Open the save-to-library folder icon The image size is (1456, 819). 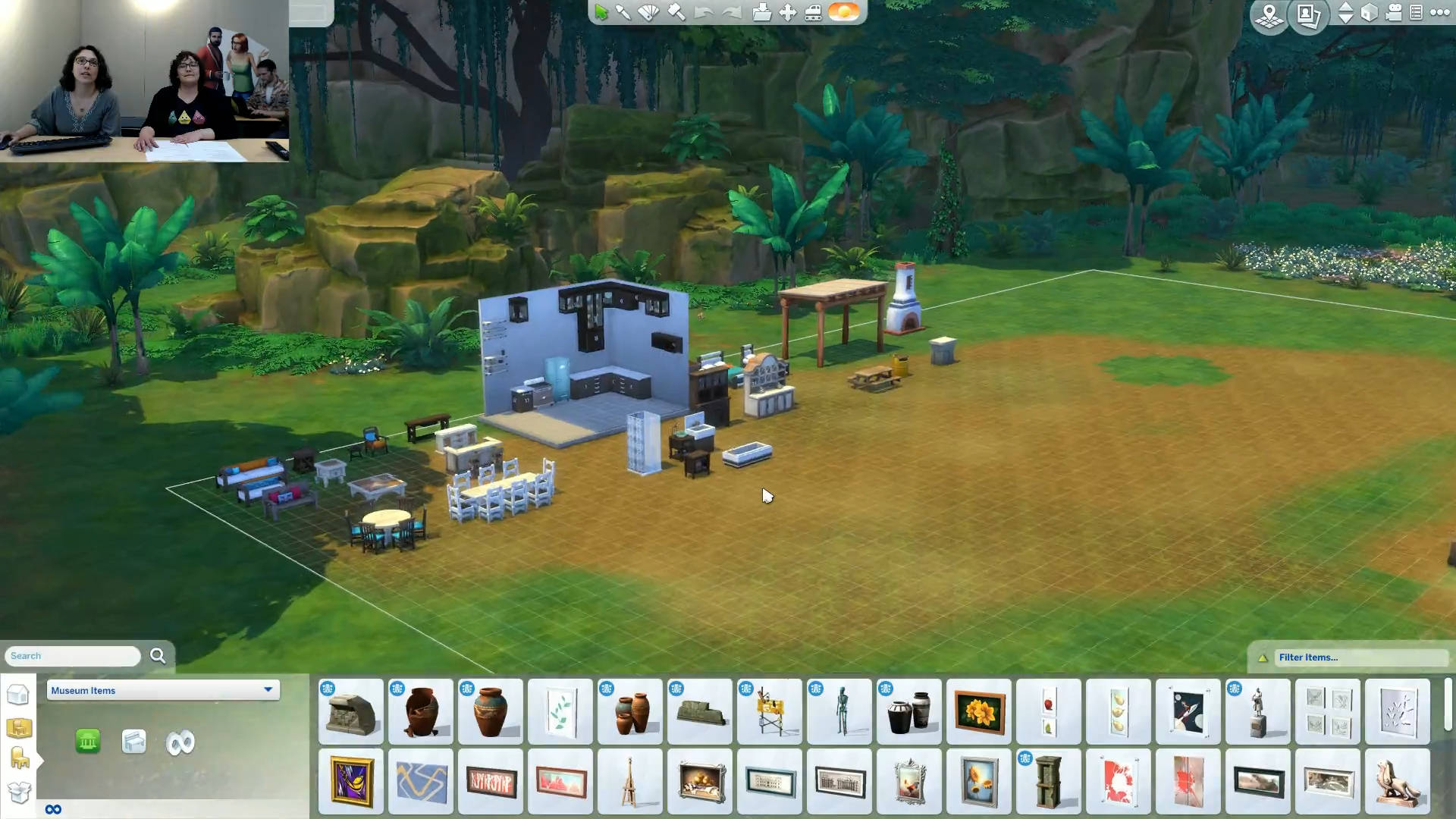pos(761,12)
